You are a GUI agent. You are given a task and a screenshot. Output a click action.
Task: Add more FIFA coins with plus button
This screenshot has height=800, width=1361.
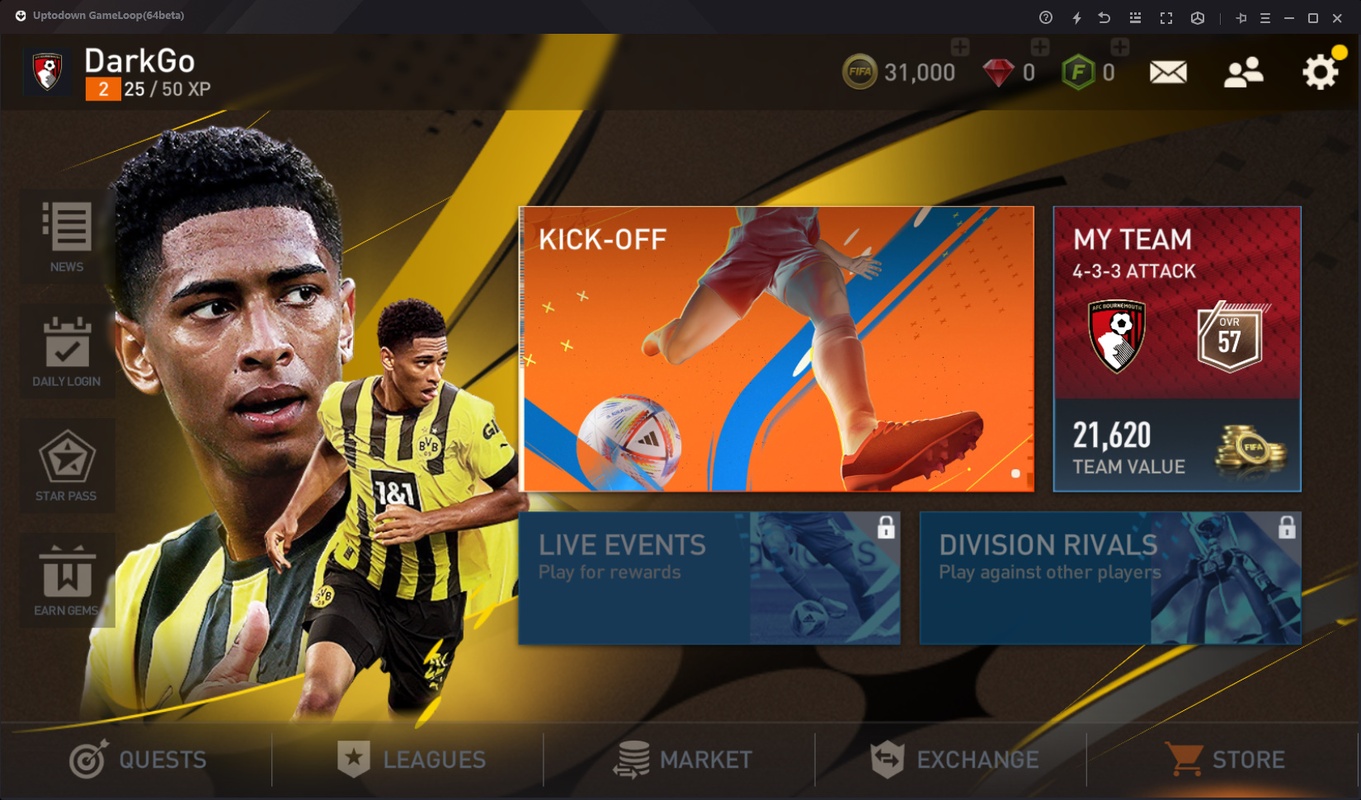pyautogui.click(x=959, y=47)
